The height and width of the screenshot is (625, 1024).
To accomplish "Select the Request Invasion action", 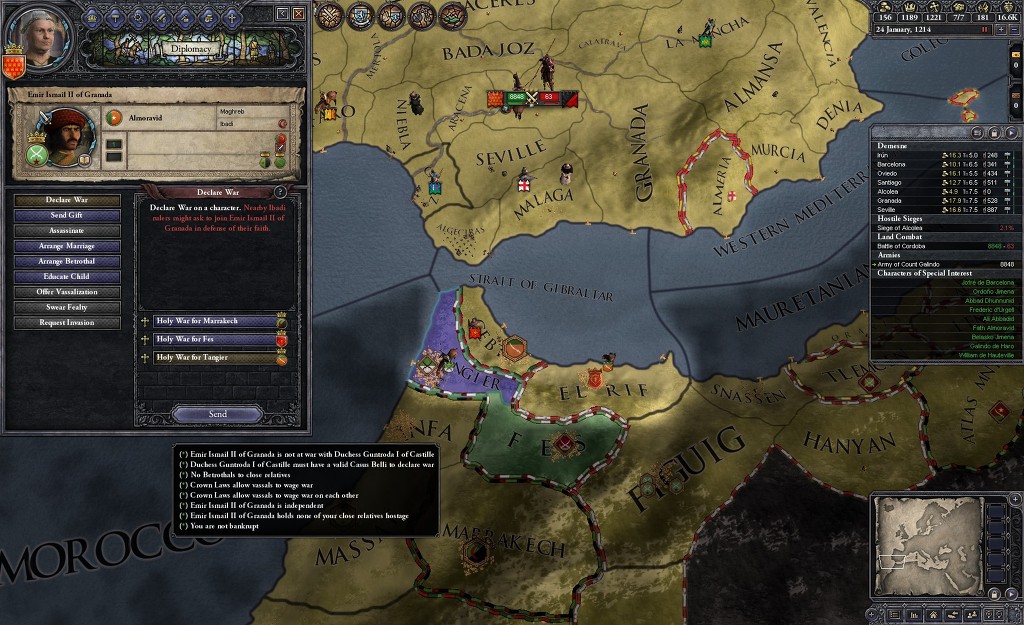I will click(x=67, y=323).
